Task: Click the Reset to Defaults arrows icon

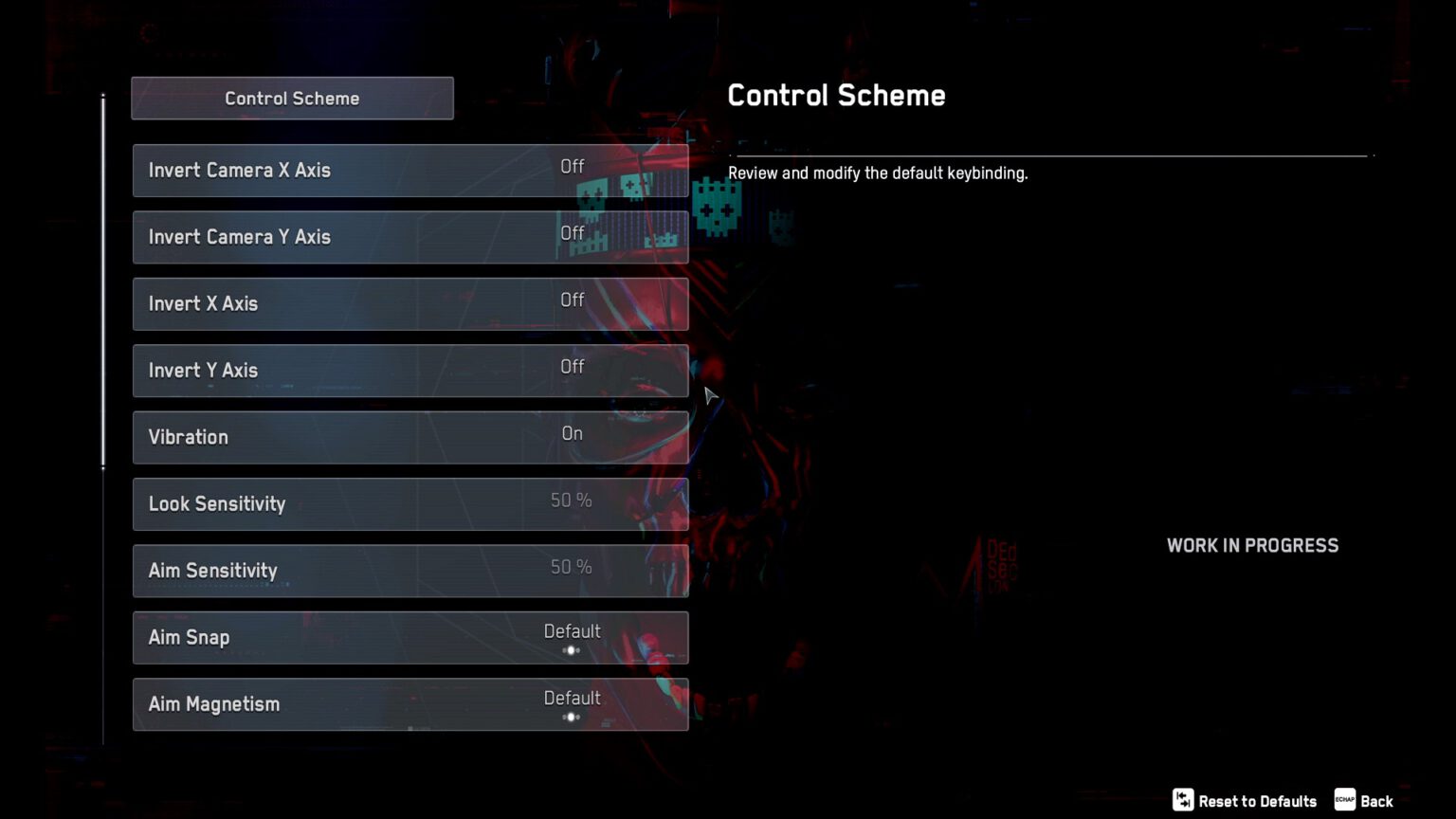Action: coord(1182,800)
